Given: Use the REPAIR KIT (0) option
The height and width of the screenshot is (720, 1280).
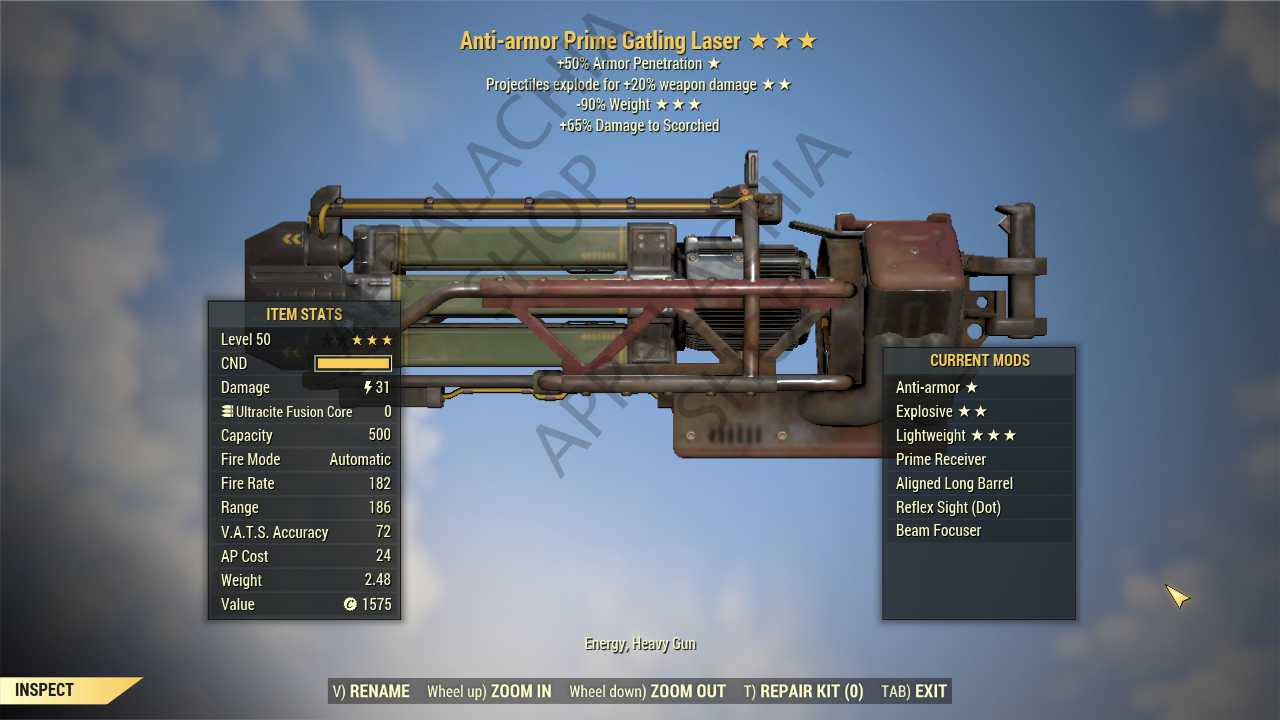Looking at the screenshot, I should click(x=803, y=691).
